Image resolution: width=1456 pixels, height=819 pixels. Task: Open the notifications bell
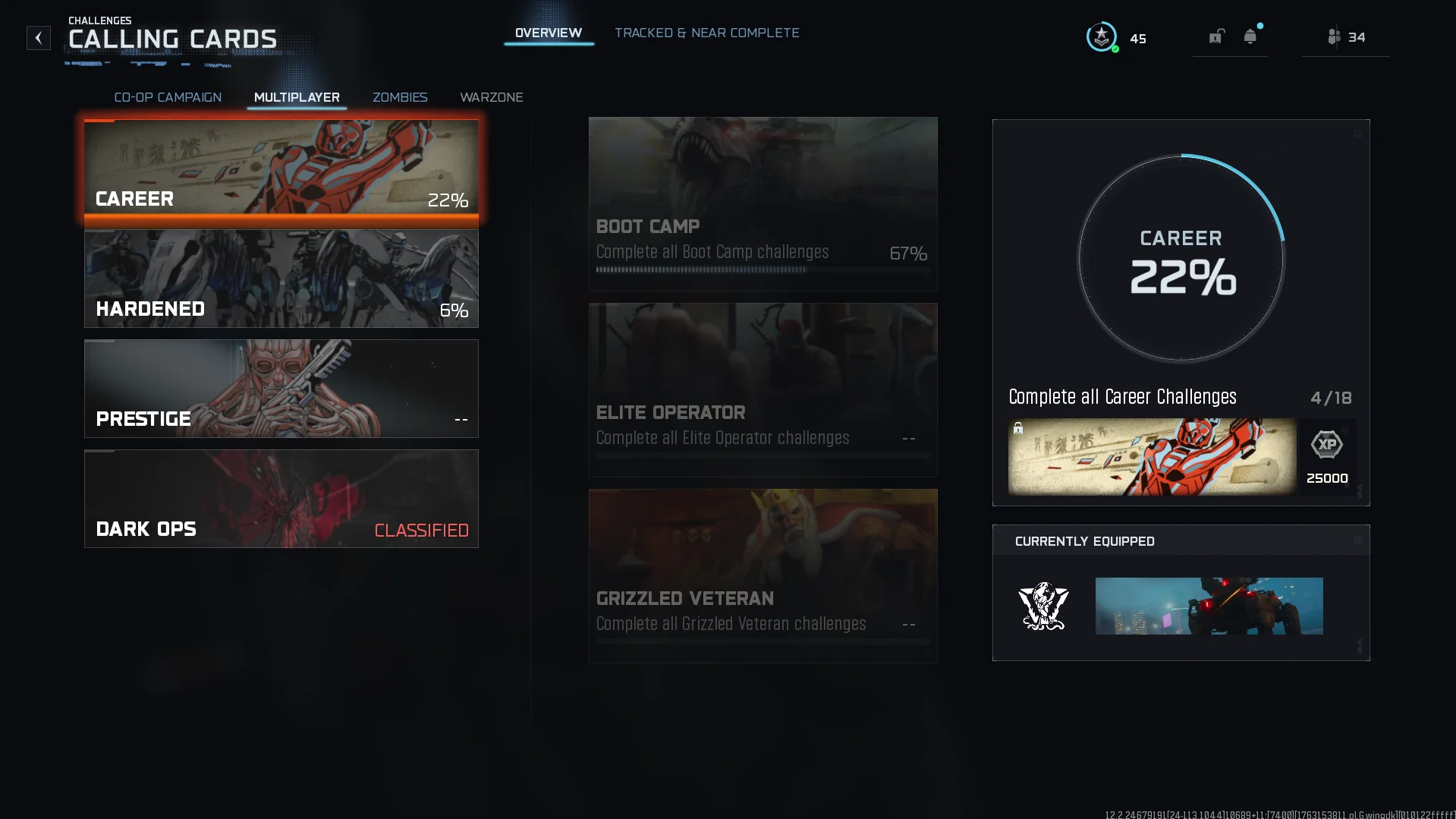[1250, 36]
